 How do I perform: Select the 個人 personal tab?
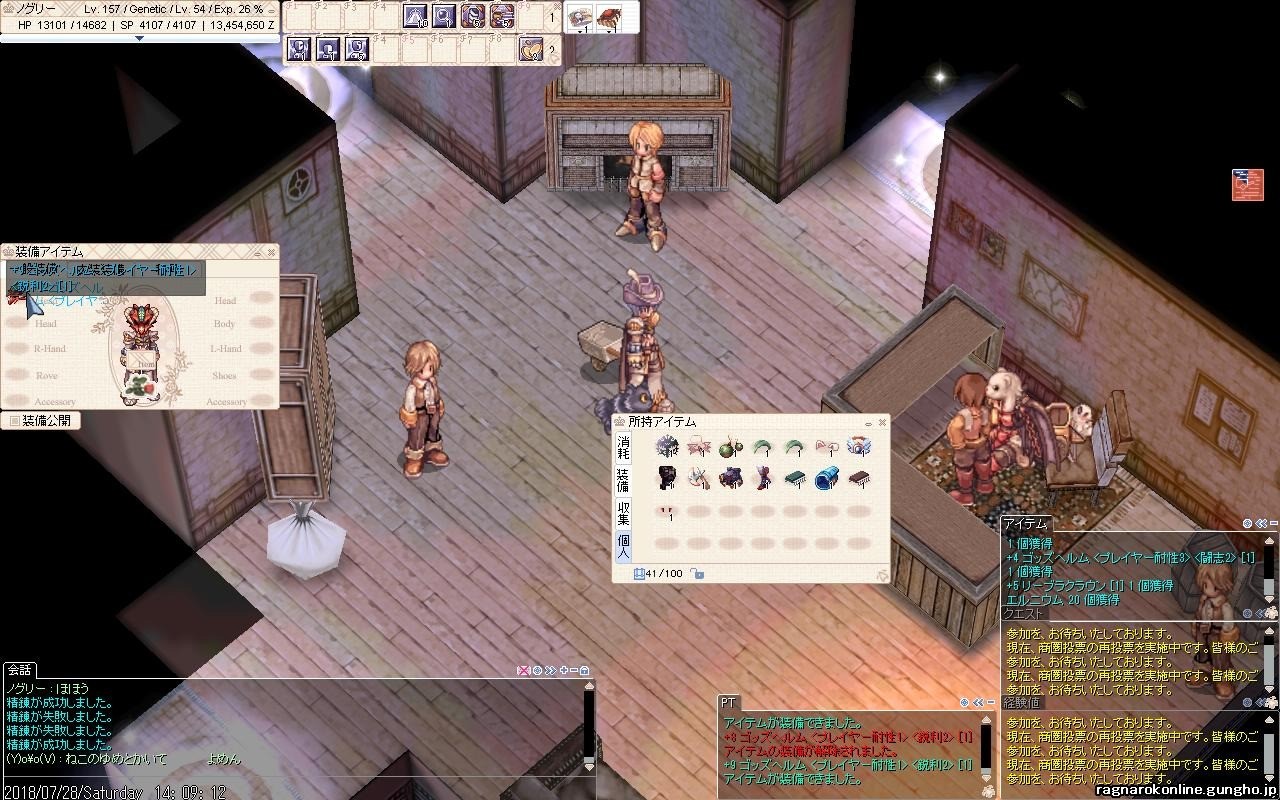(623, 546)
